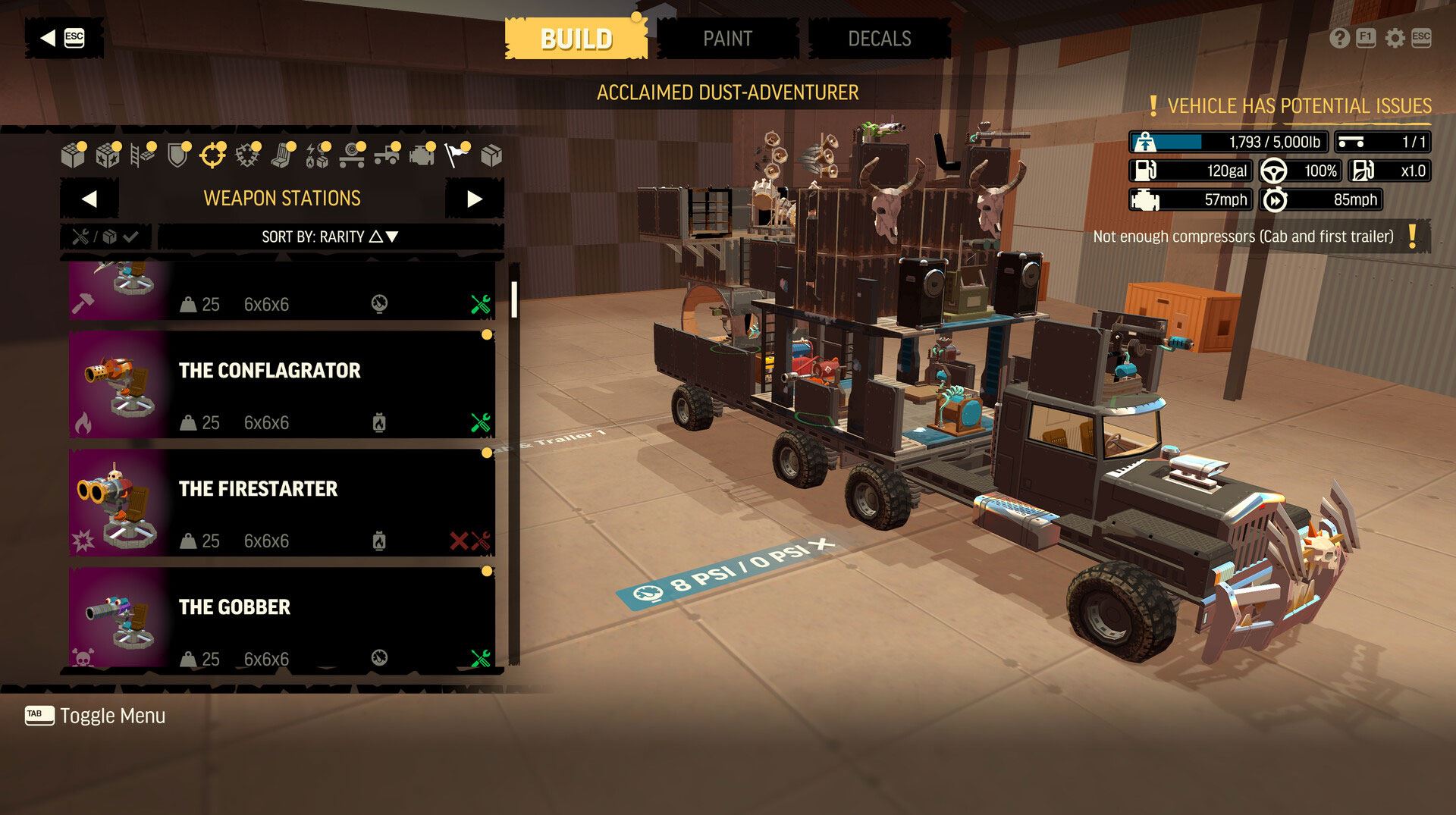This screenshot has height=815, width=1456.
Task: Open the shield armor category
Action: [177, 155]
